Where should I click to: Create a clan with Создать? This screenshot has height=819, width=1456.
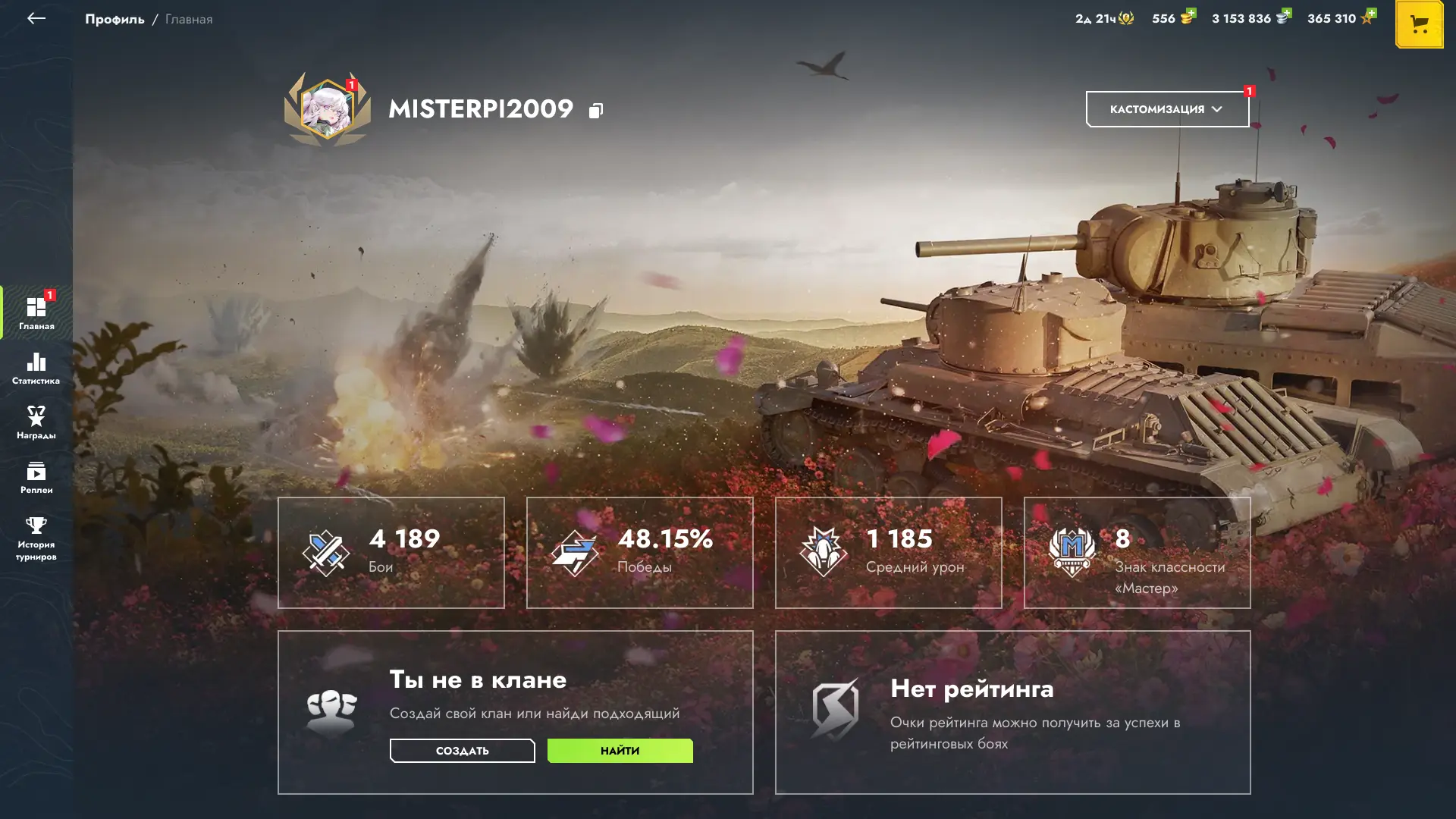click(x=462, y=751)
